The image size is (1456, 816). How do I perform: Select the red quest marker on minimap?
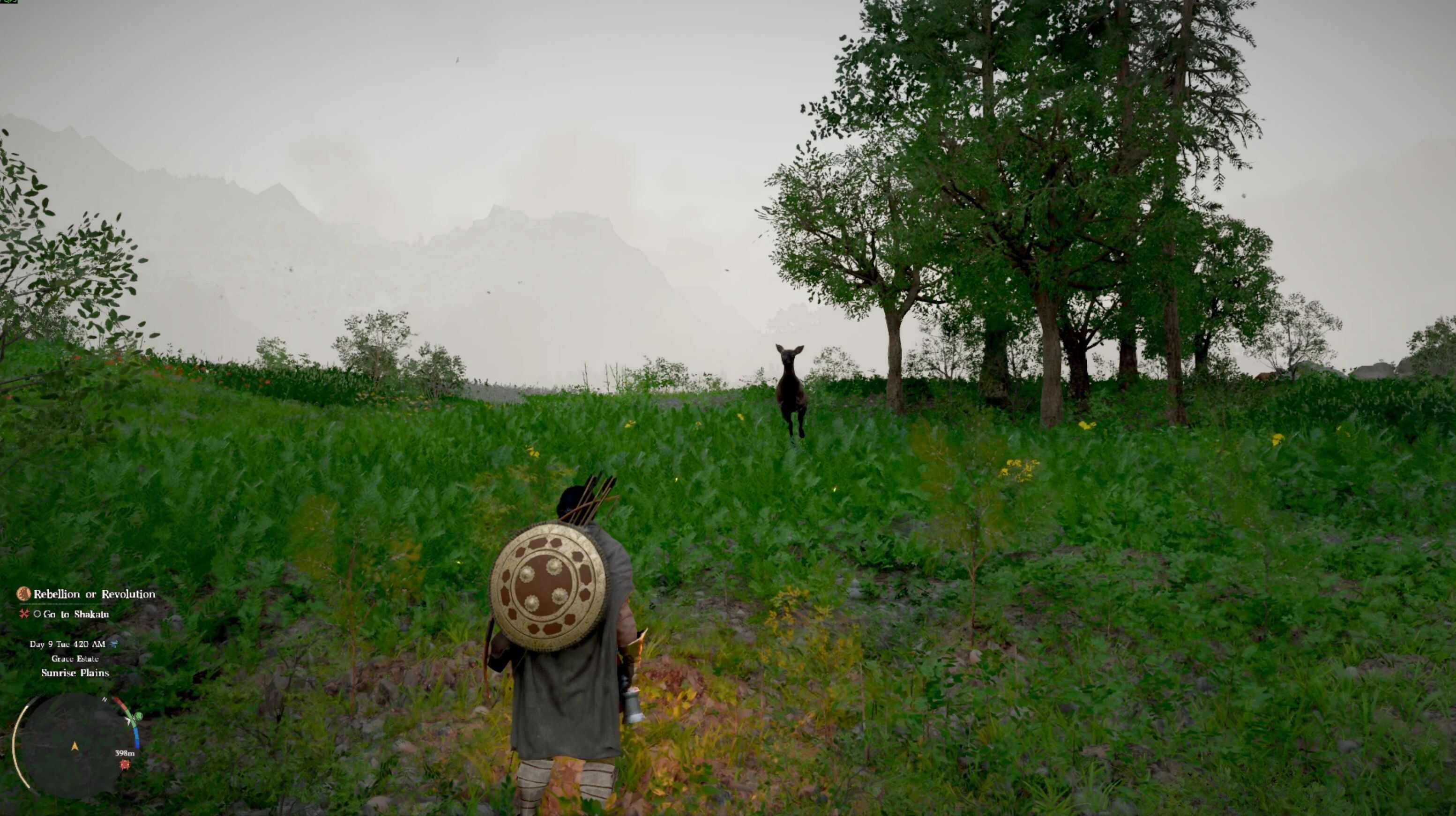[x=125, y=764]
